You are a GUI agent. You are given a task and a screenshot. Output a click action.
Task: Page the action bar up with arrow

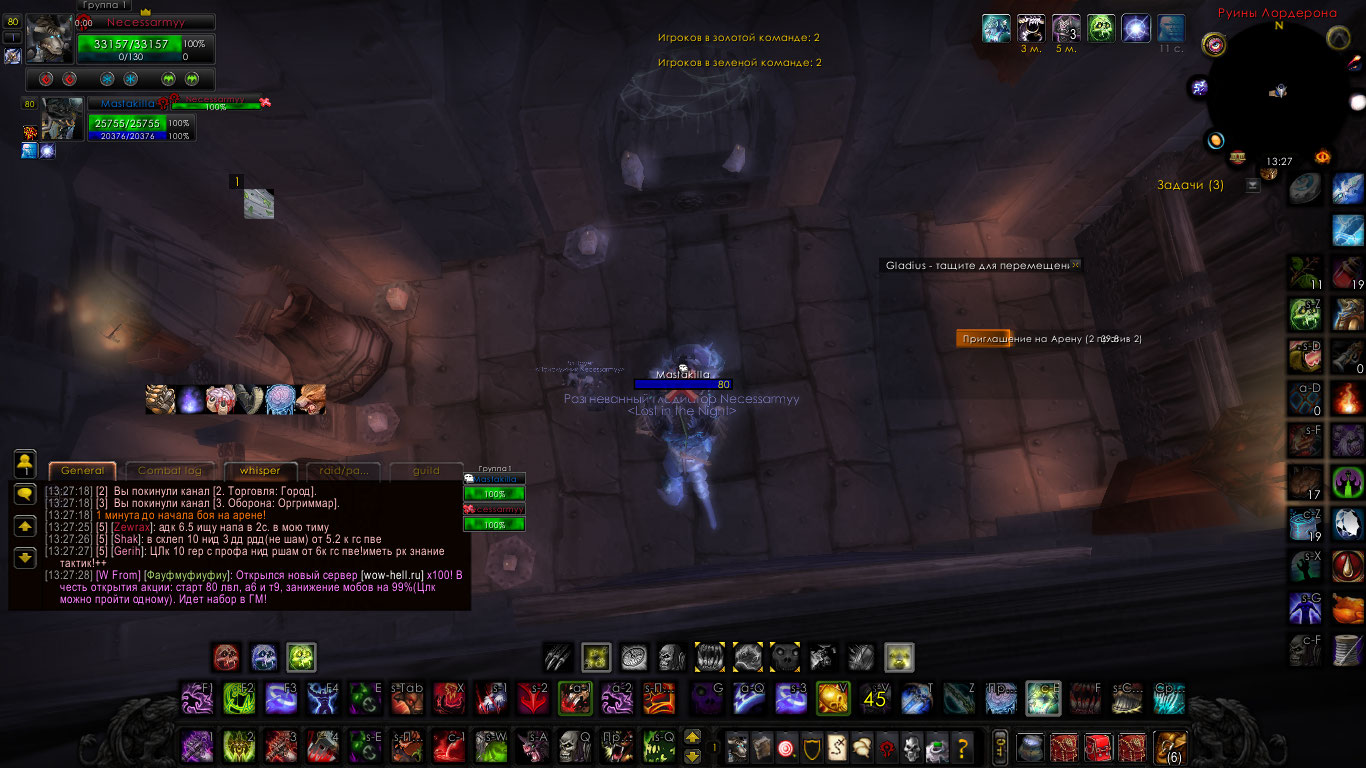(692, 738)
